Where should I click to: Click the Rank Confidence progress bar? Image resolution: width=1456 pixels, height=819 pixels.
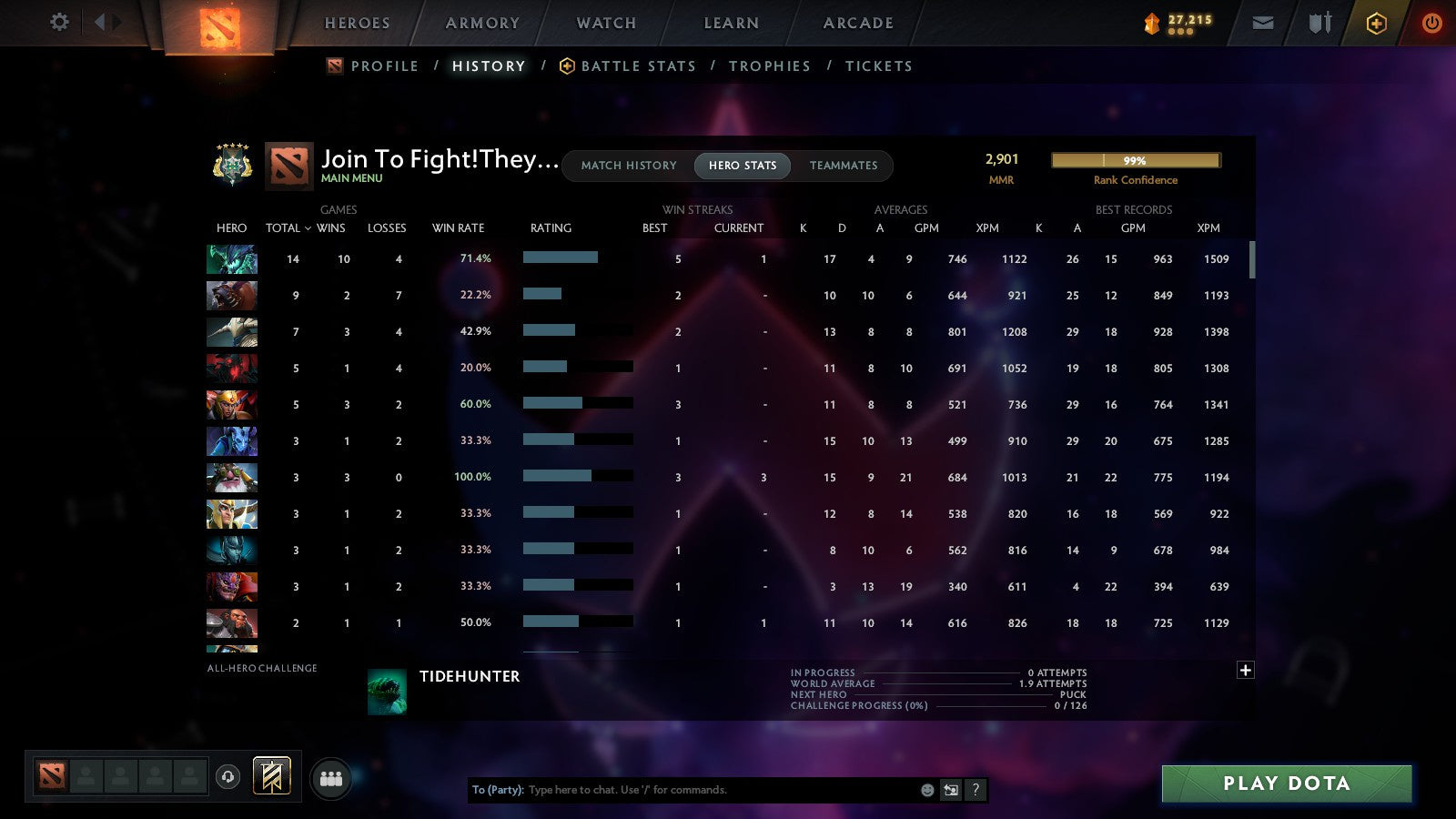pos(1136,160)
